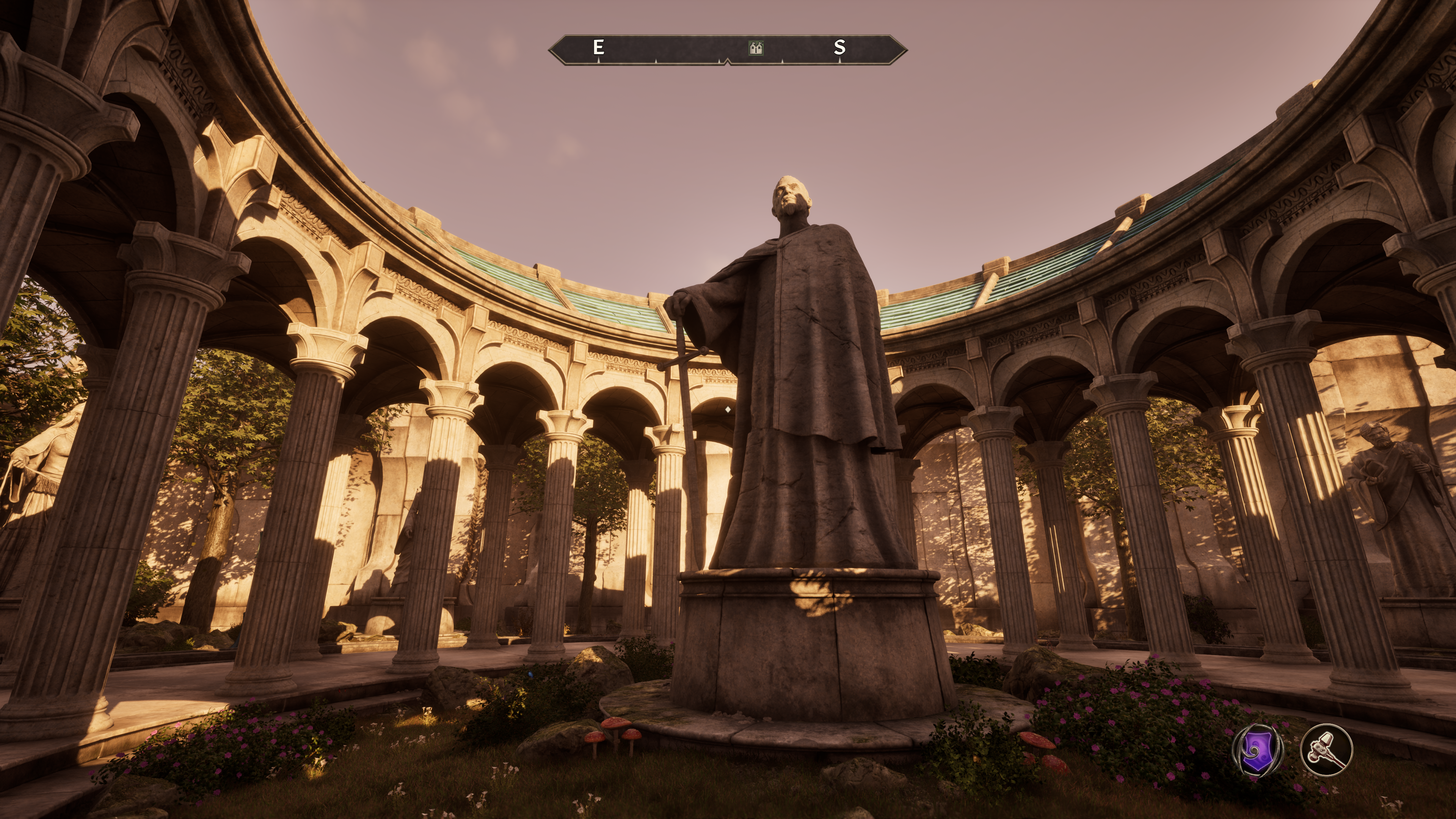The image size is (1456, 819).
Task: Select the equipped warhammer weapon icon
Action: tap(1326, 750)
